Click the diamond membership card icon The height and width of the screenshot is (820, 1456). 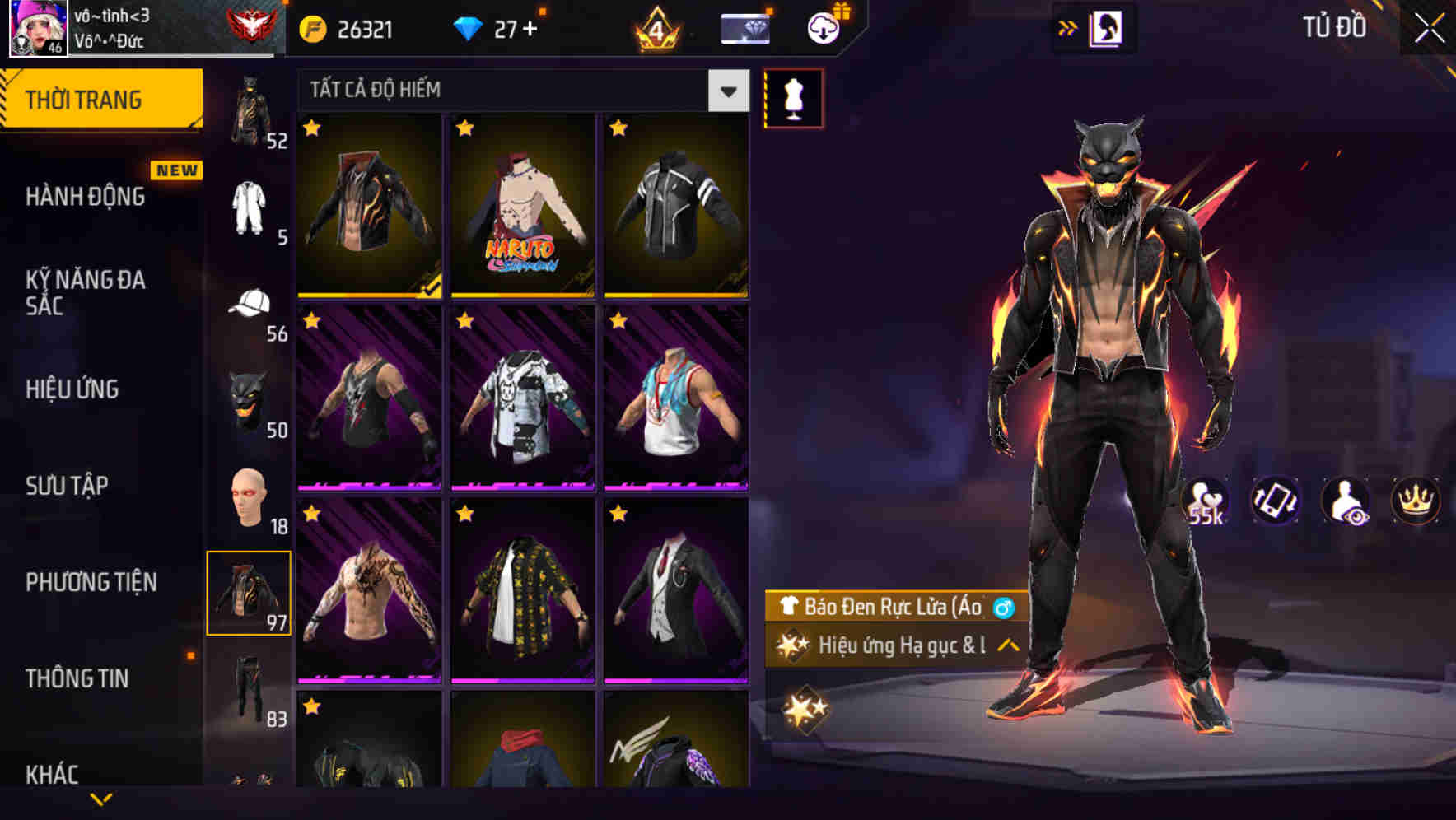coord(745,27)
